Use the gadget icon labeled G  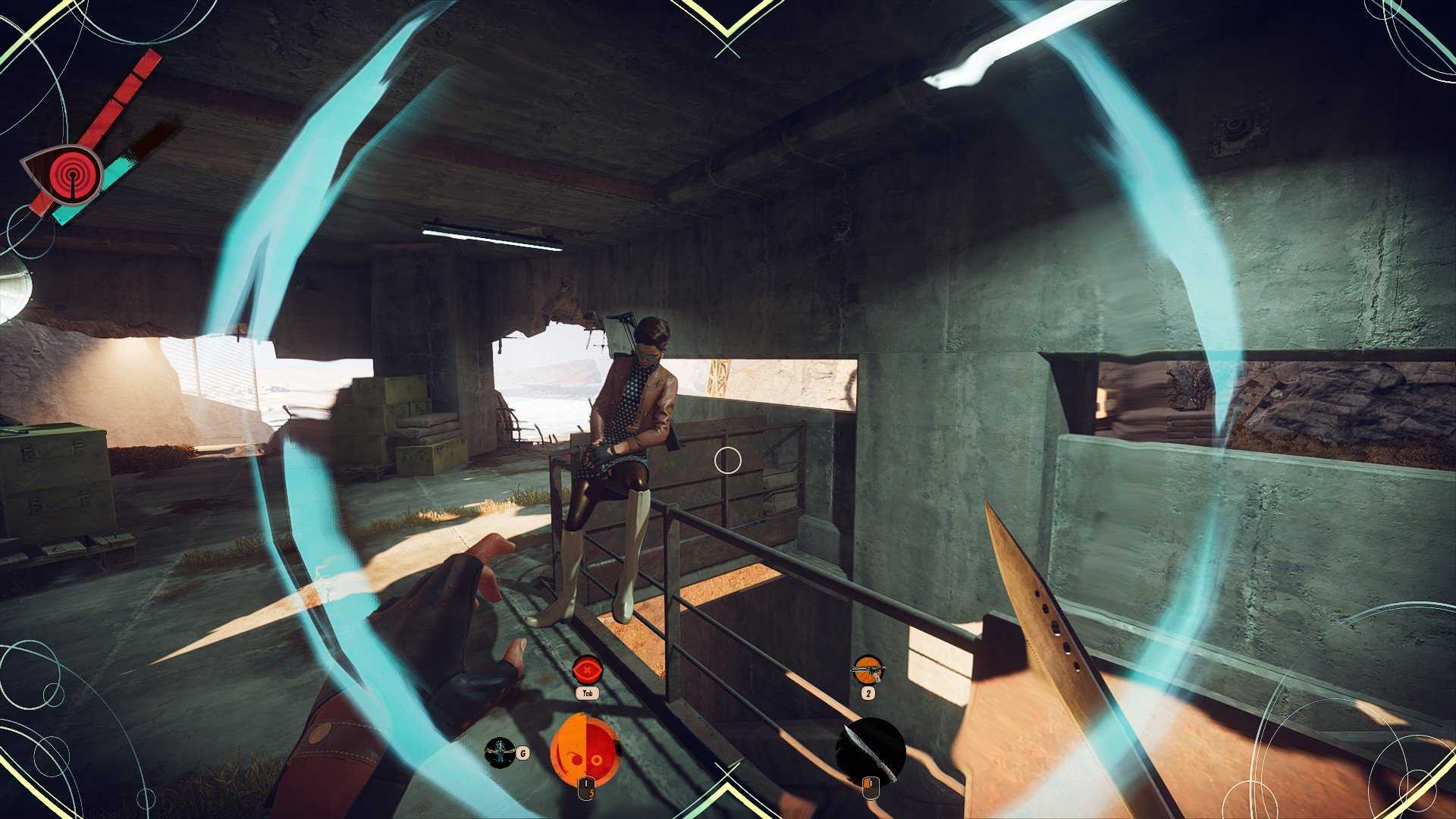point(500,752)
